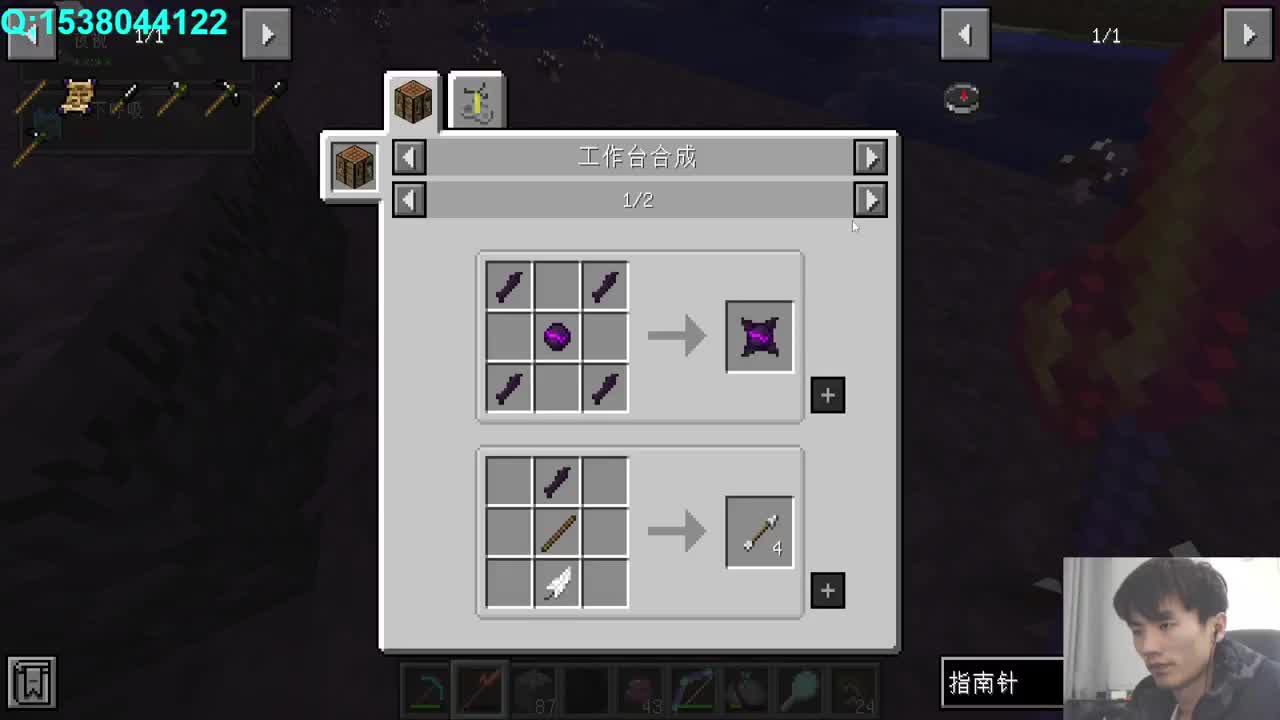The height and width of the screenshot is (720, 1280).
Task: Click the next page arrow on item list
Action: click(1247, 34)
